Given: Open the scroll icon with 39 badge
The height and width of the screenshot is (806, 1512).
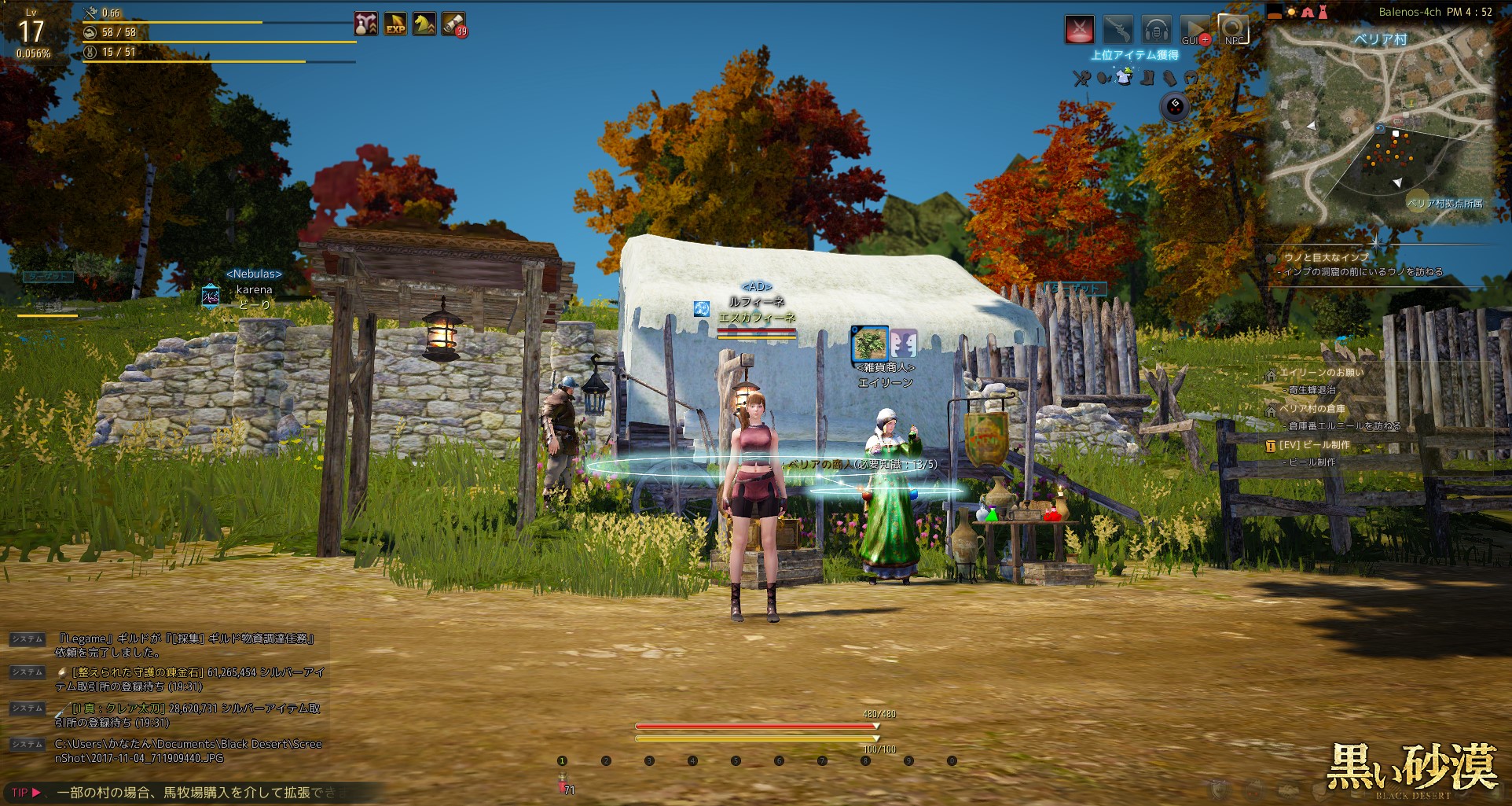Looking at the screenshot, I should (453, 24).
